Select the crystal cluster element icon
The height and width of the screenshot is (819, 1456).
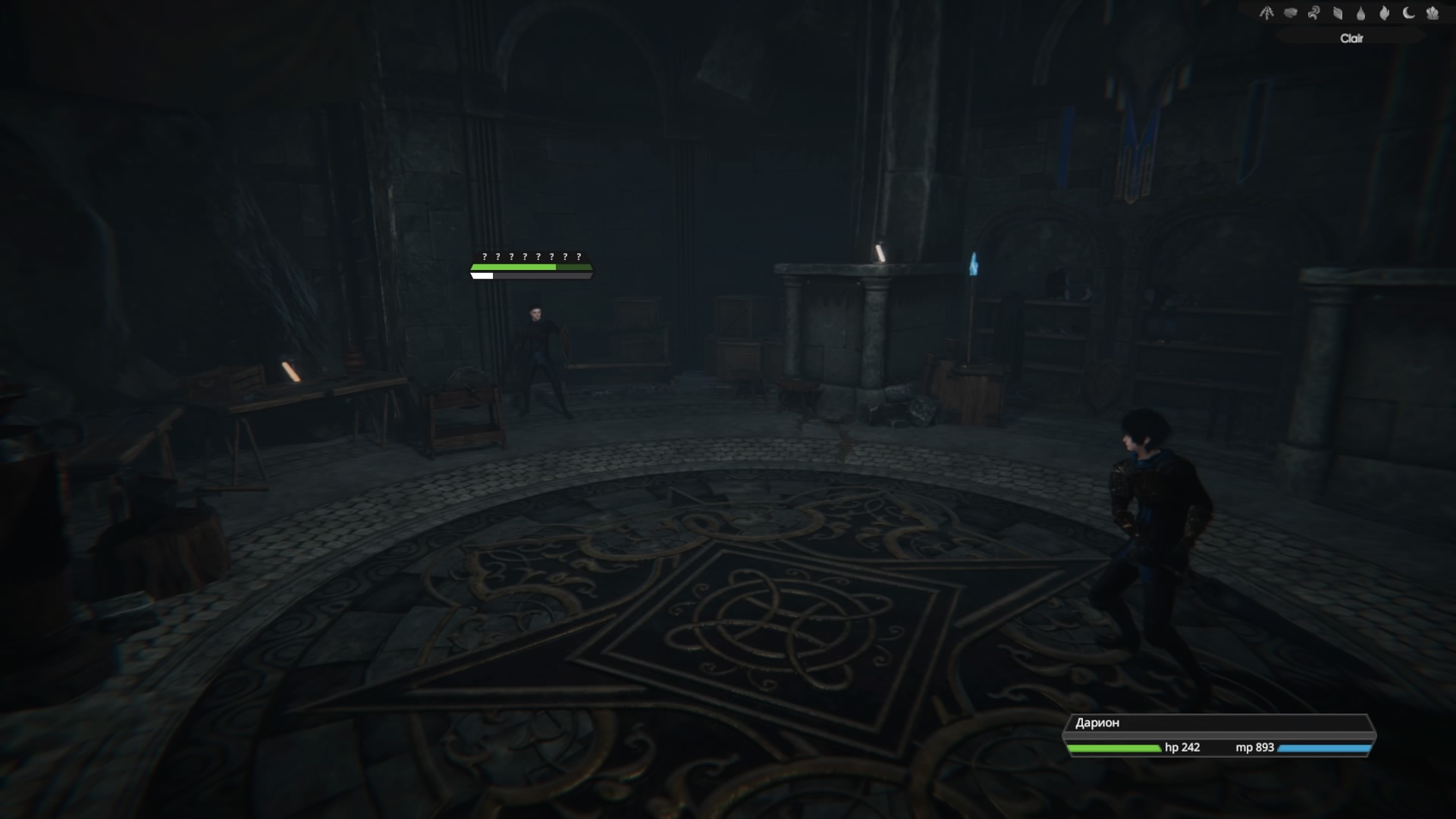pyautogui.click(x=1432, y=13)
